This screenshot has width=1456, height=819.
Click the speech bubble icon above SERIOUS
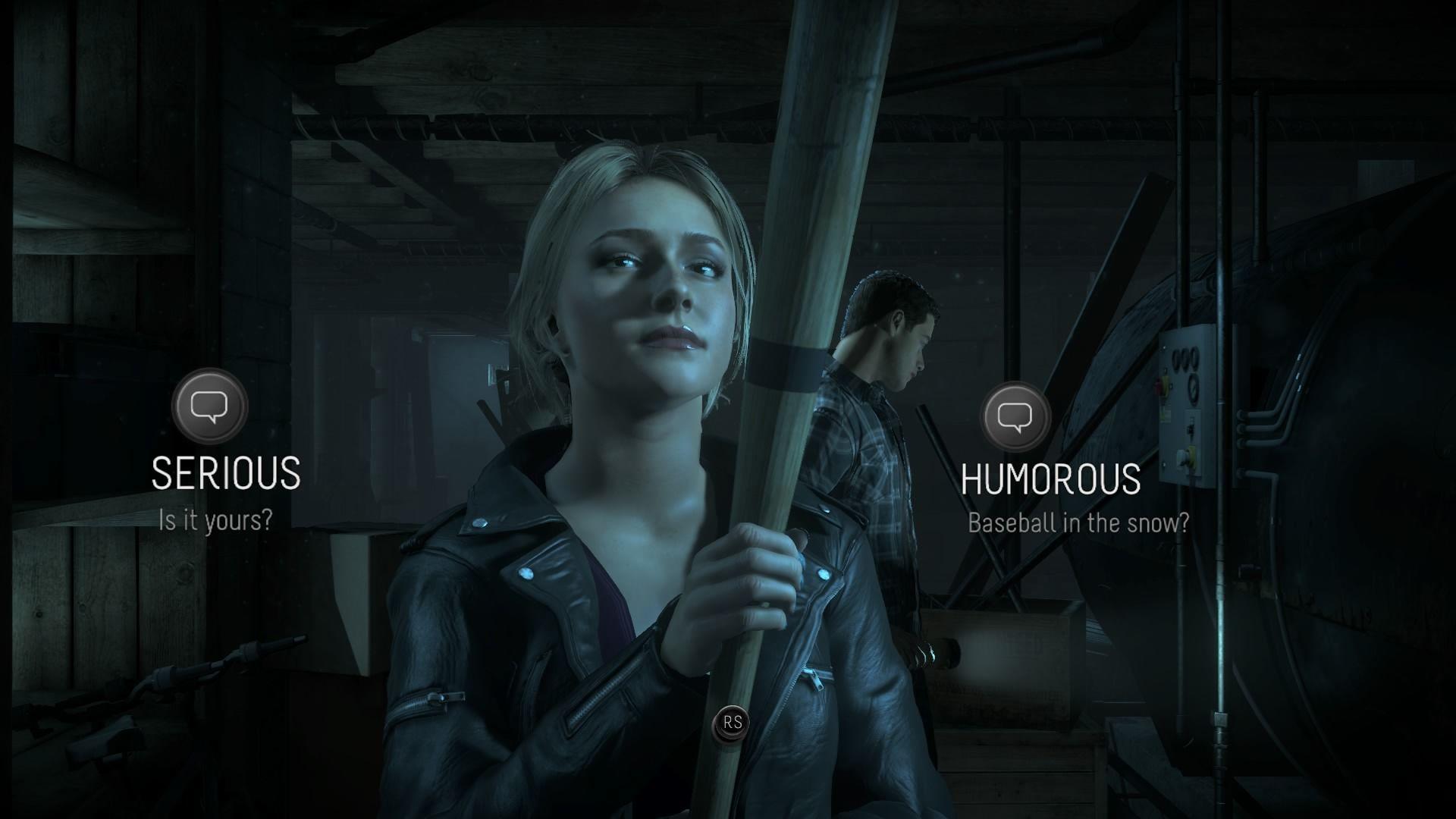(209, 406)
